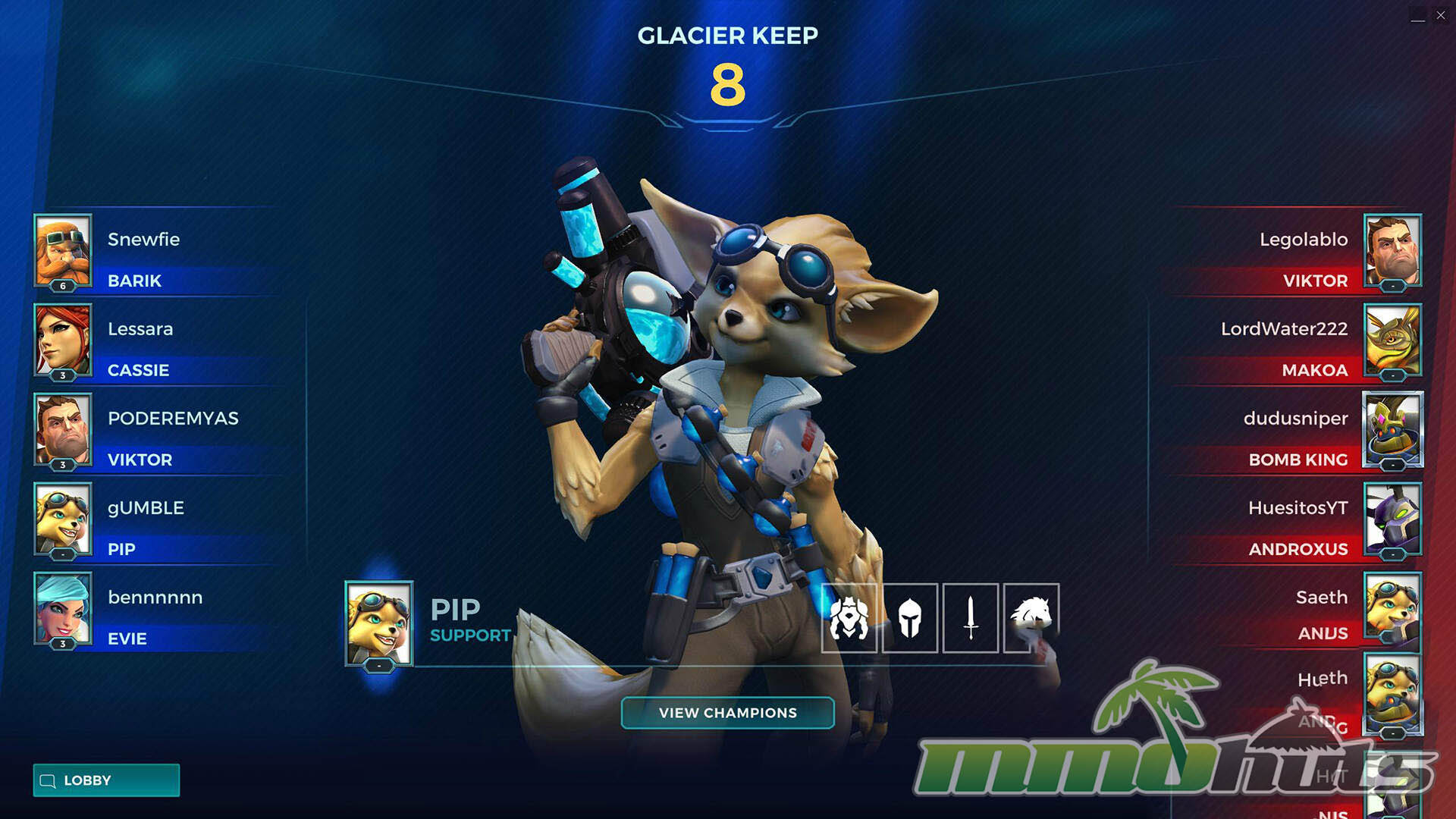The image size is (1456, 819).
Task: Select the lion-head armor icon
Action: pos(849,618)
